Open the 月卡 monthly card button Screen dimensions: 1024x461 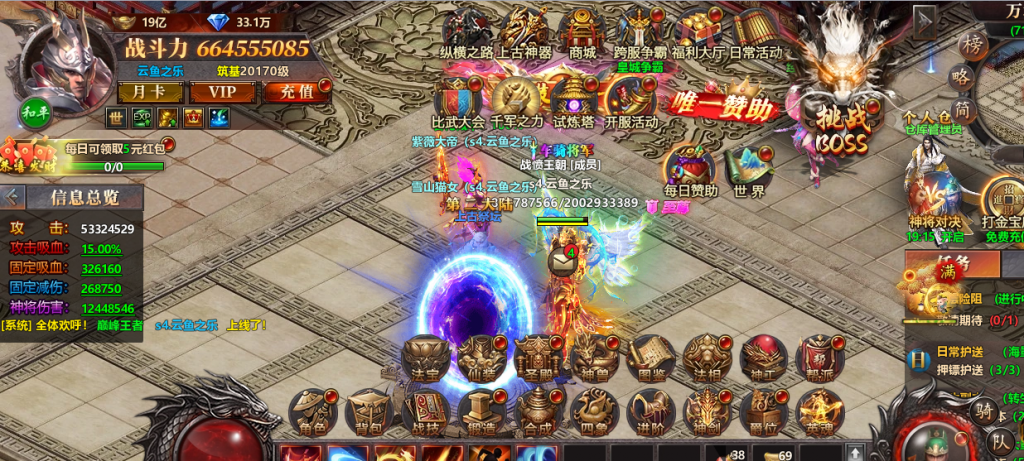(x=138, y=92)
